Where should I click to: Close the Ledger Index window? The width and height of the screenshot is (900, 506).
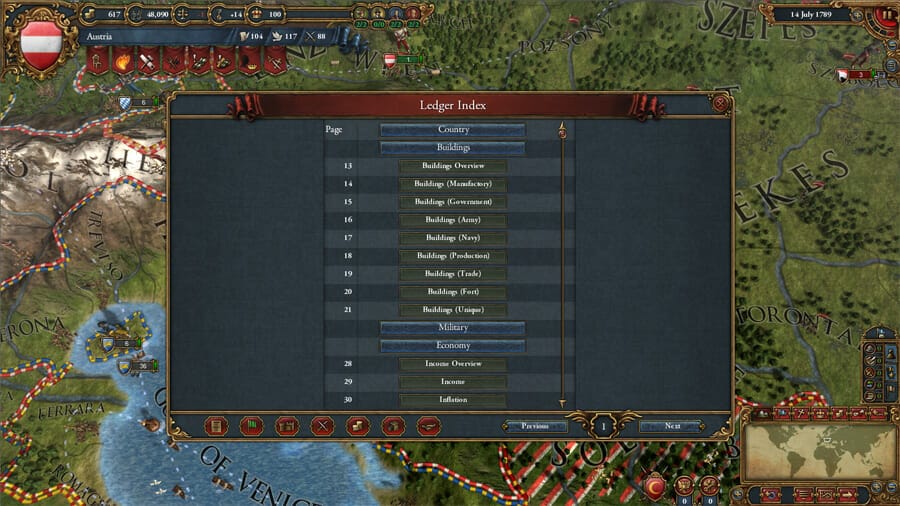720,103
